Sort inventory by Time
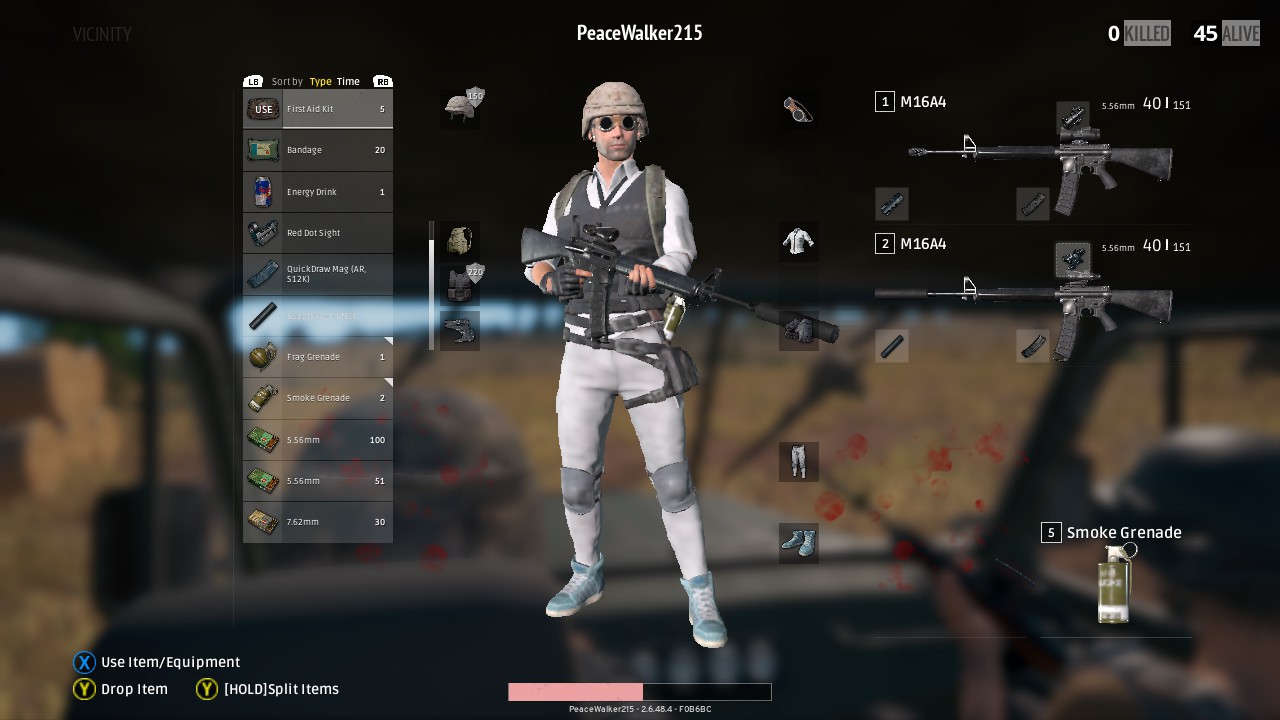Screen dimensions: 1280x720 (347, 81)
